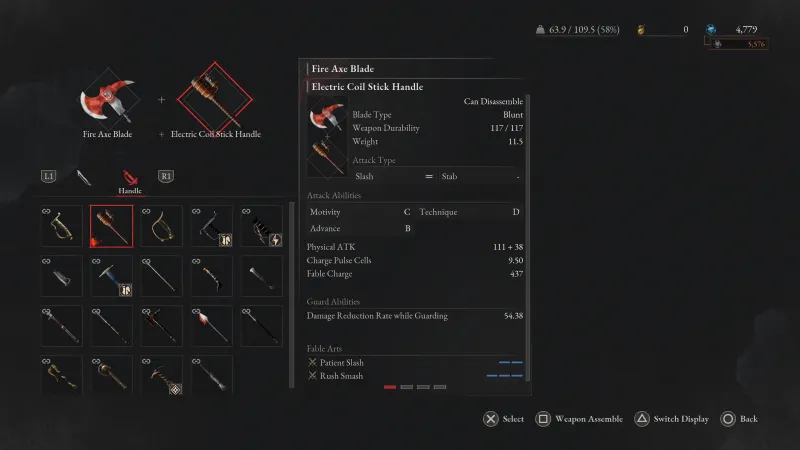Image resolution: width=800 pixels, height=450 pixels.
Task: Choose the black handle with lightning badge
Action: pyautogui.click(x=262, y=226)
